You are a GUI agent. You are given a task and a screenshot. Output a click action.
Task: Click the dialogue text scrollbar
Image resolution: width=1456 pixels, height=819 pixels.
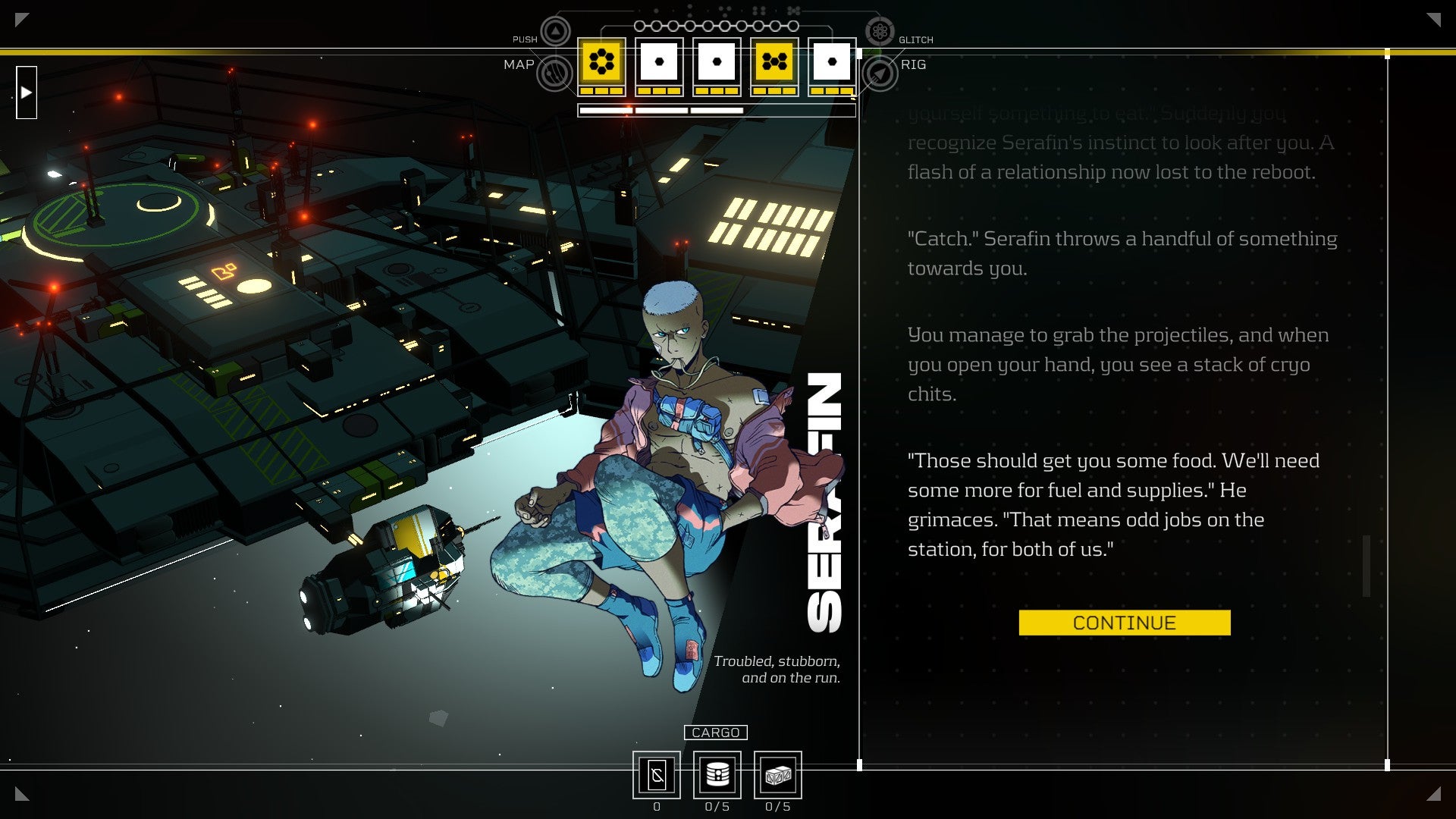pyautogui.click(x=1367, y=566)
